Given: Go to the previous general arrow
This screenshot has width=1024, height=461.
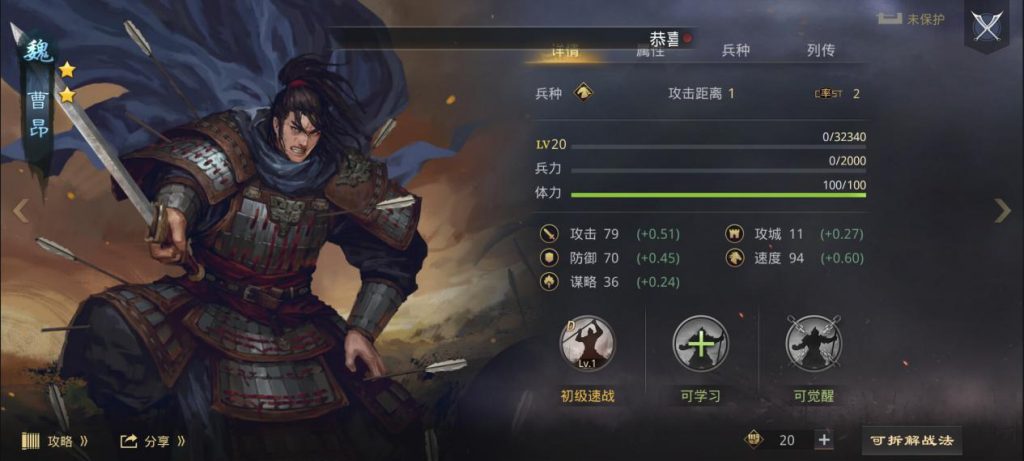Looking at the screenshot, I should pos(20,210).
